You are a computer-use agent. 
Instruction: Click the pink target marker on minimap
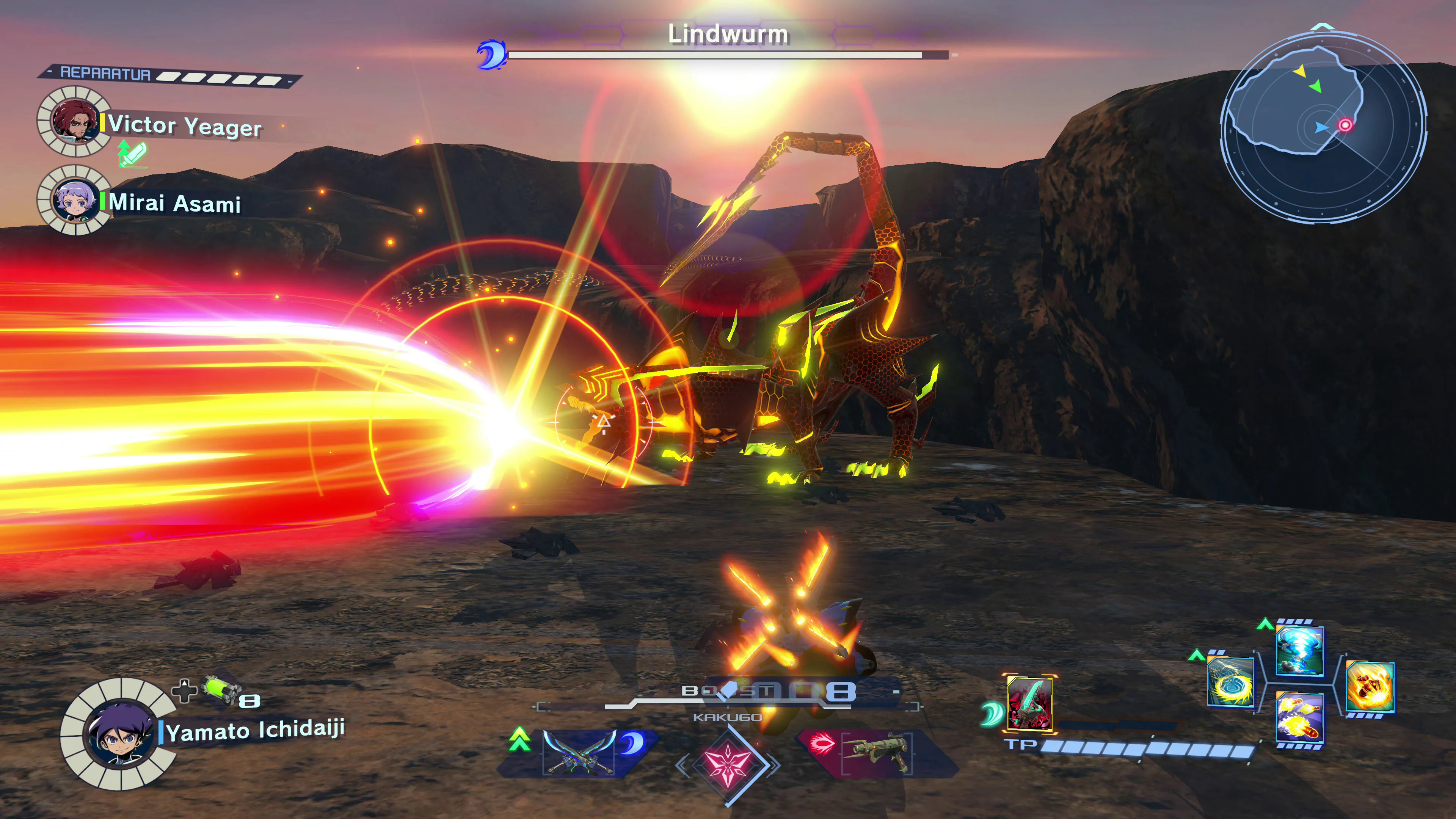[x=1345, y=125]
